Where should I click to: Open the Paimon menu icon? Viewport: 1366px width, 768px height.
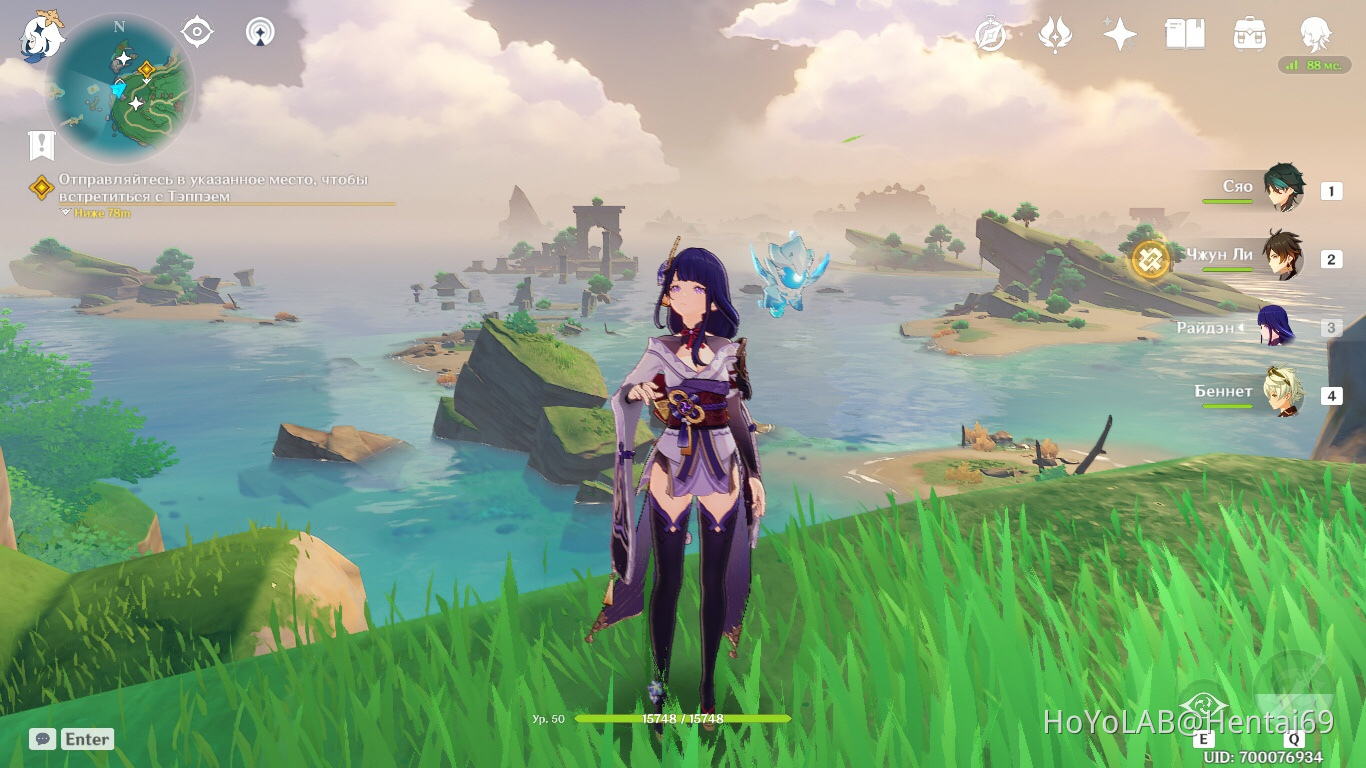pos(42,34)
